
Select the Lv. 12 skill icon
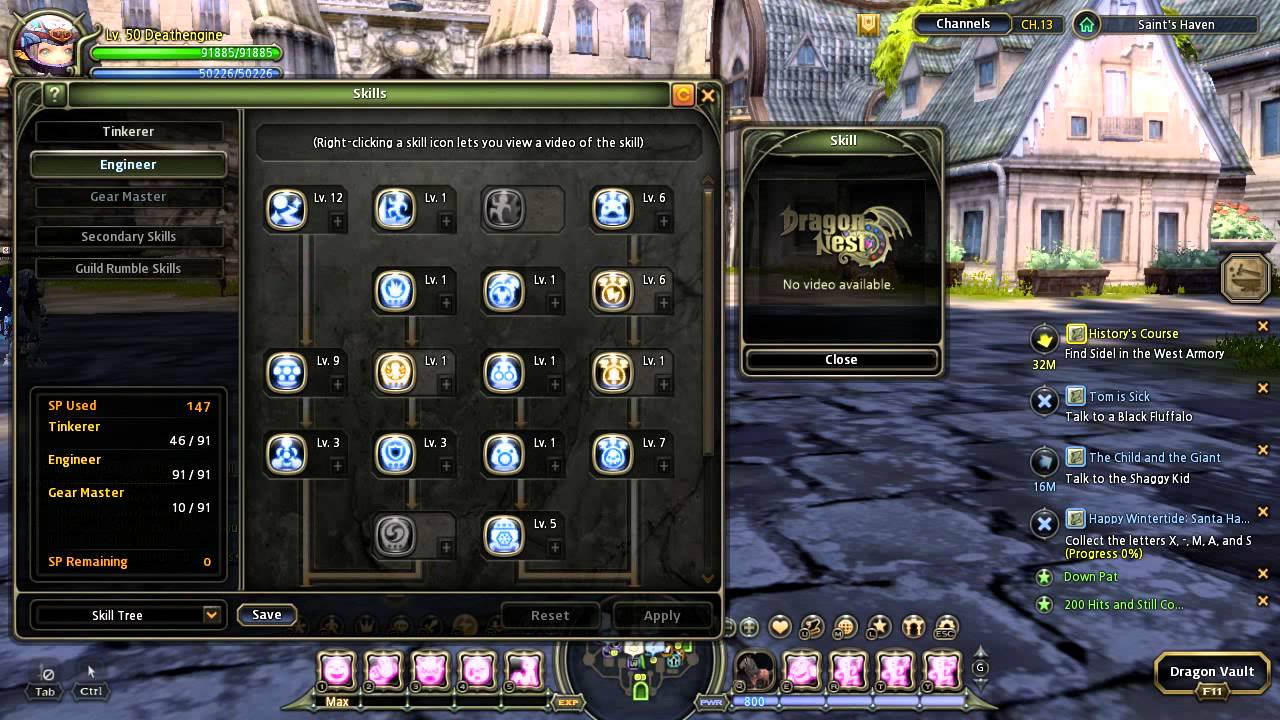click(x=287, y=209)
